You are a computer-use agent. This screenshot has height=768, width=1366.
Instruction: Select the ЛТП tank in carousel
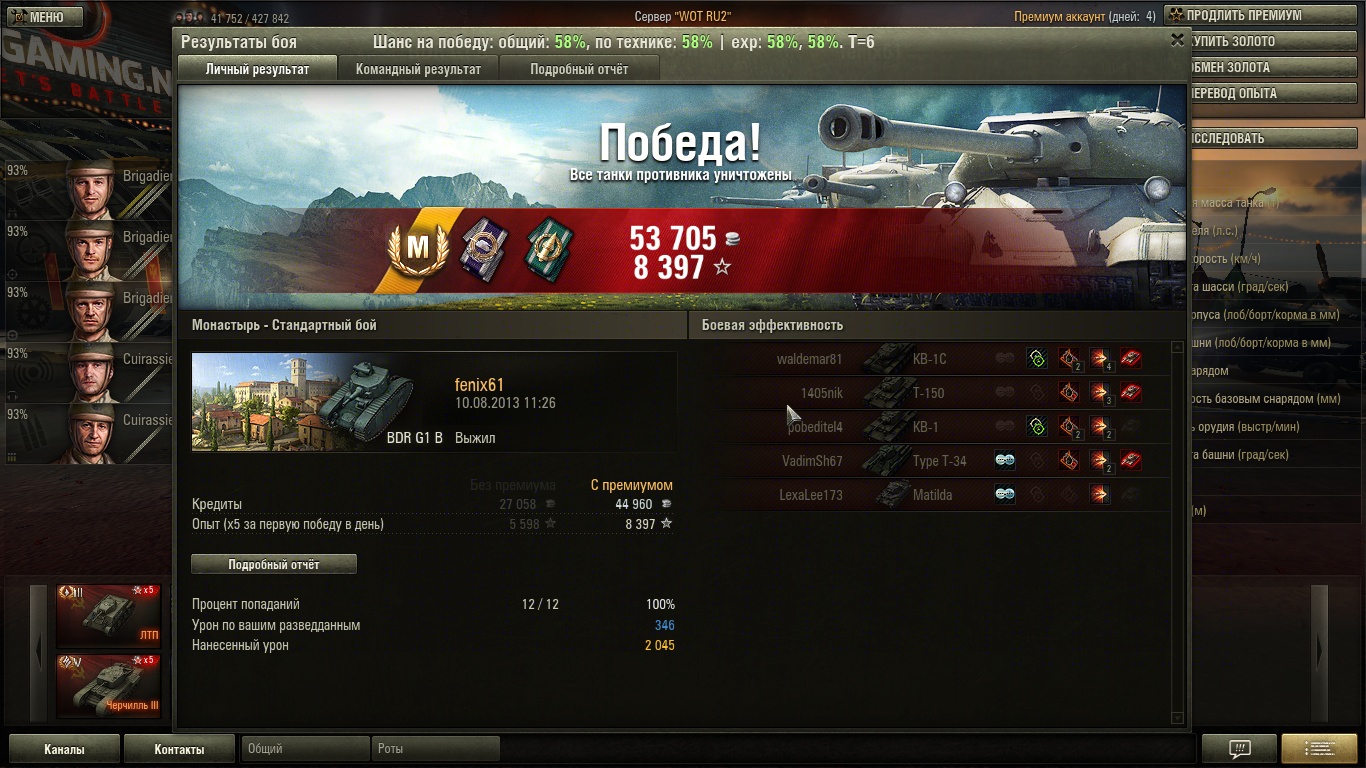108,615
